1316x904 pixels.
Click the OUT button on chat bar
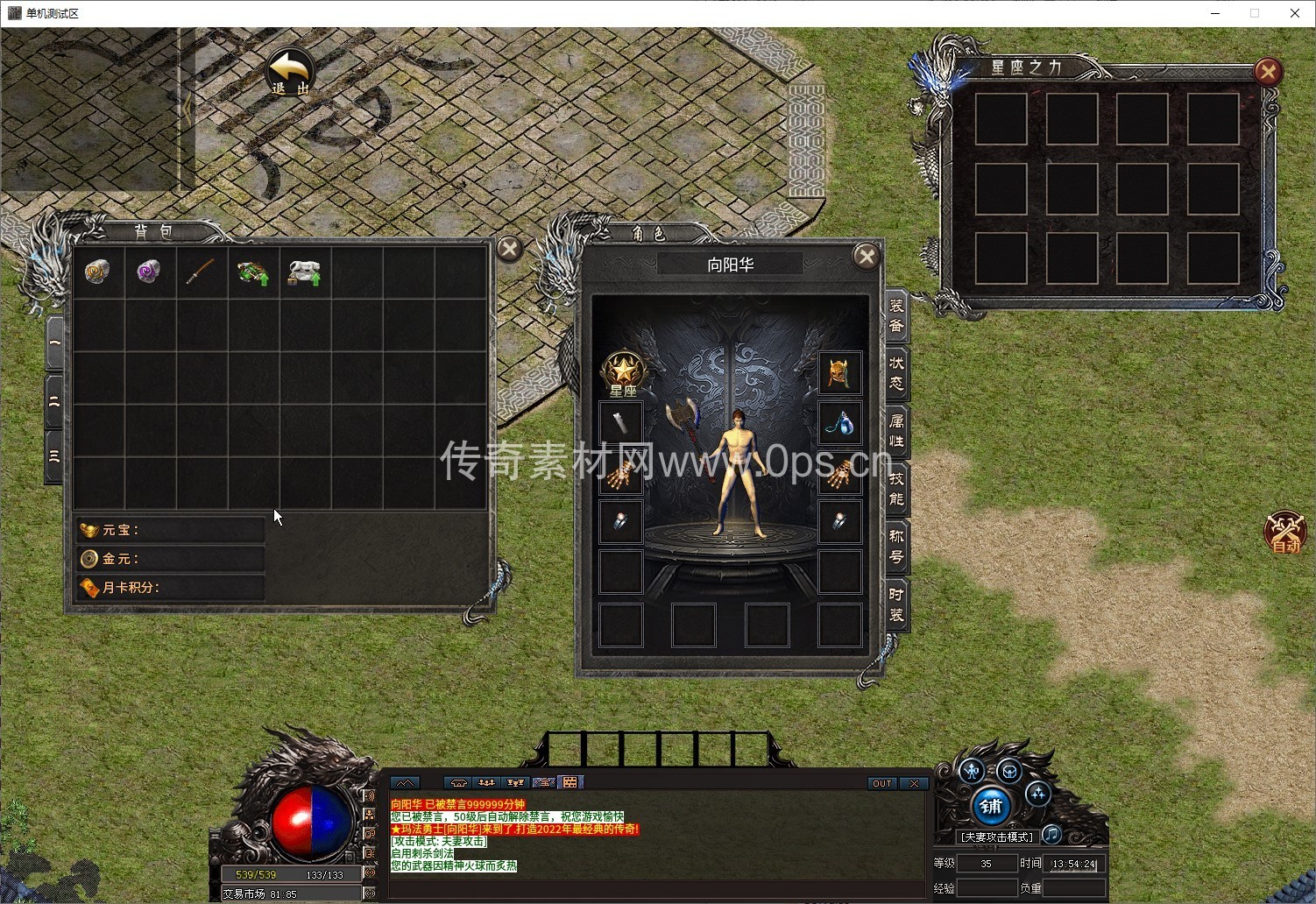point(881,783)
